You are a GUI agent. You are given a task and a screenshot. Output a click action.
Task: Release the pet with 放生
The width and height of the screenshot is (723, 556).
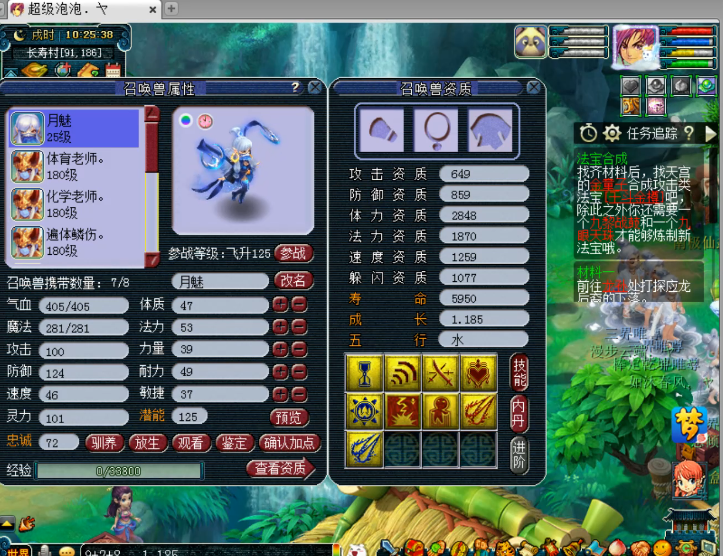click(148, 442)
